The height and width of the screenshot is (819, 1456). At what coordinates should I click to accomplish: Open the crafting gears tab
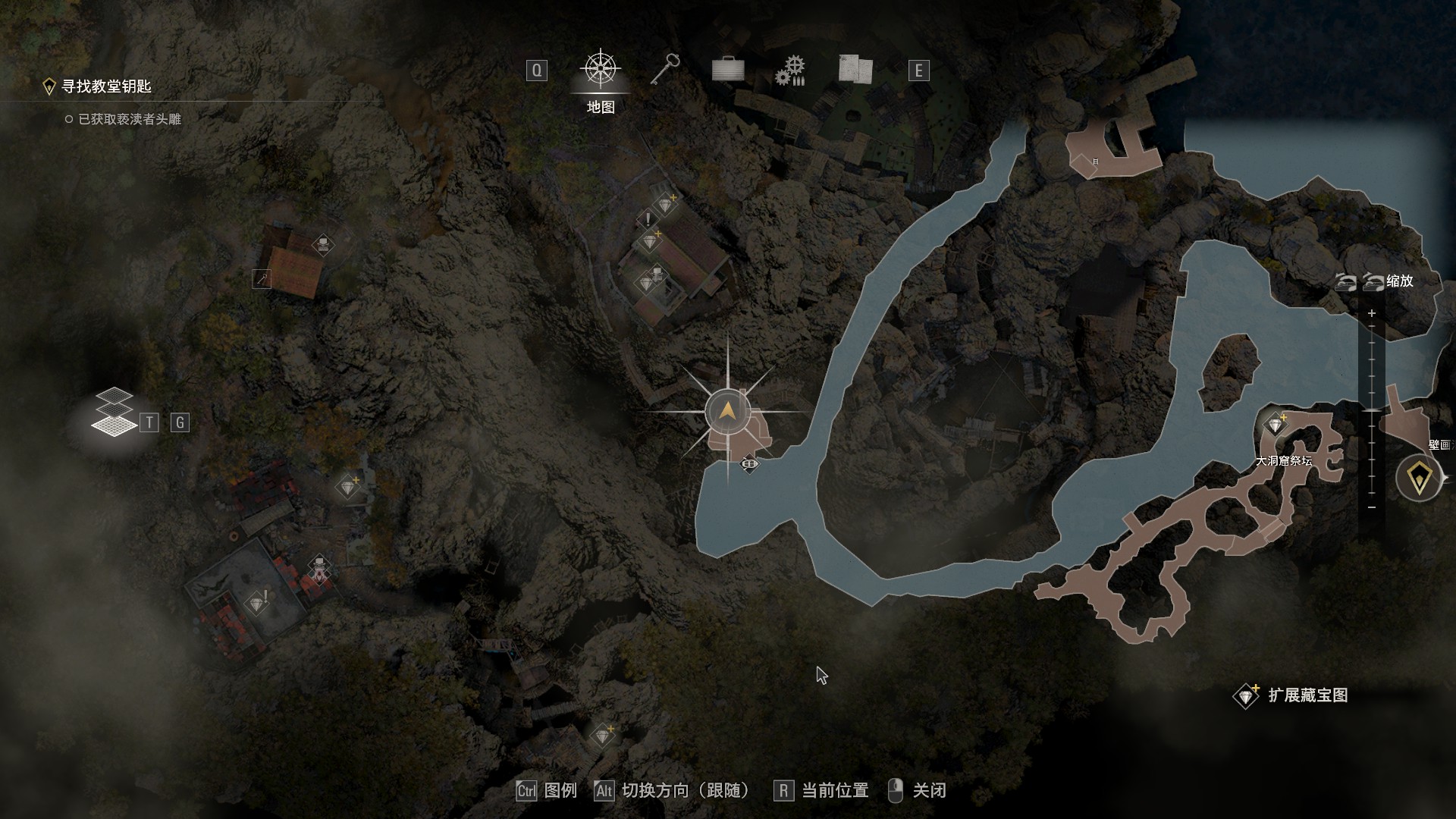tap(790, 71)
